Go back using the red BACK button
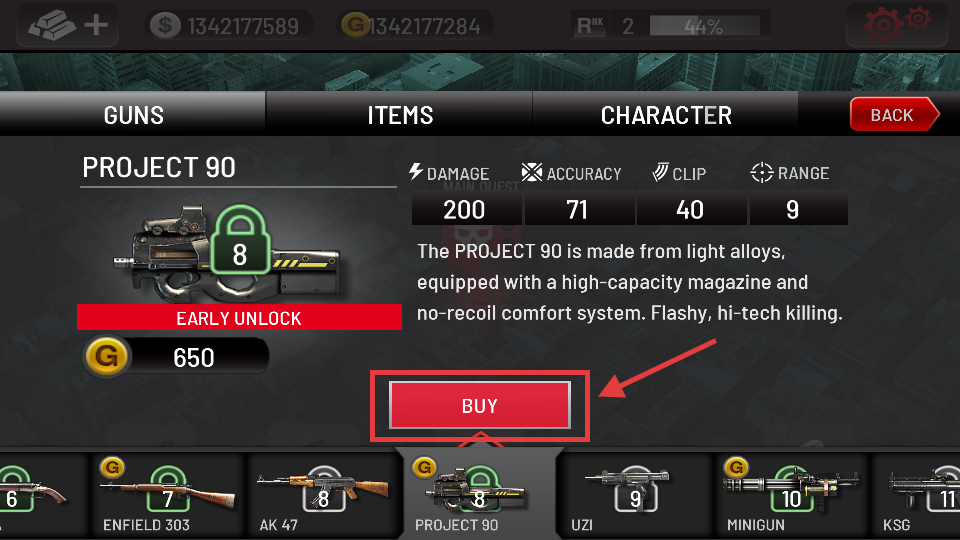960x540 pixels. click(x=893, y=115)
